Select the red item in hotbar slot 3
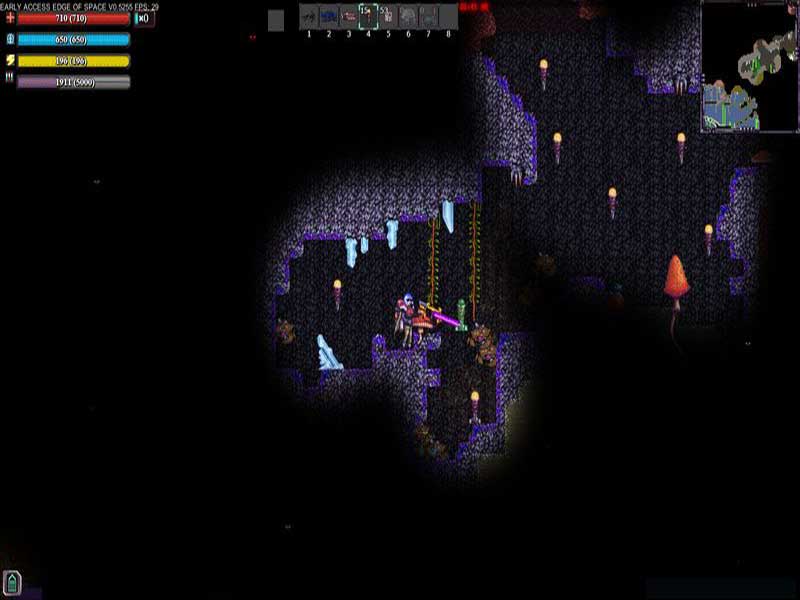 coord(349,16)
